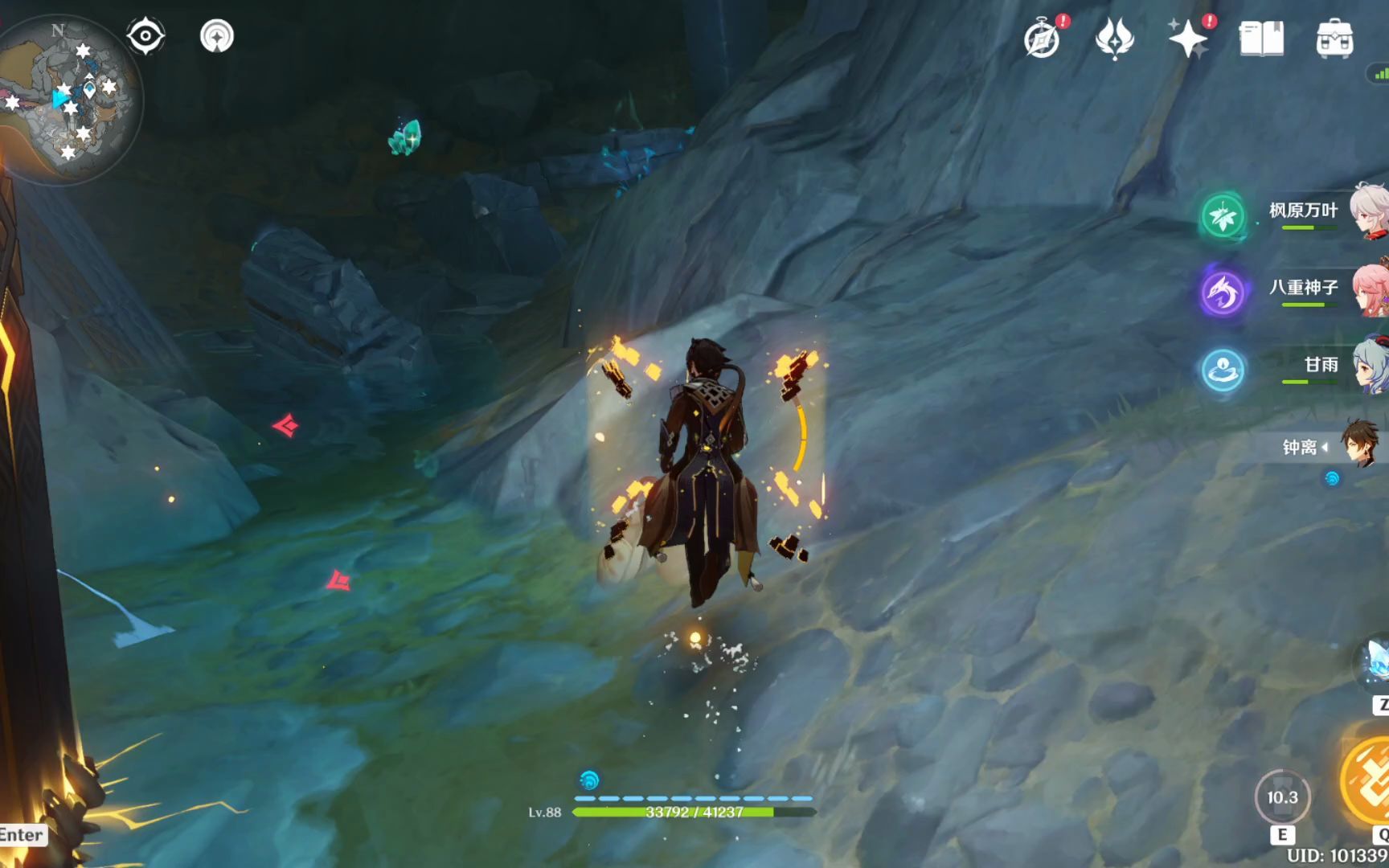Screen dimensions: 1389x868
Task: Unleash the golden elemental burst
Action: pyautogui.click(x=1369, y=781)
